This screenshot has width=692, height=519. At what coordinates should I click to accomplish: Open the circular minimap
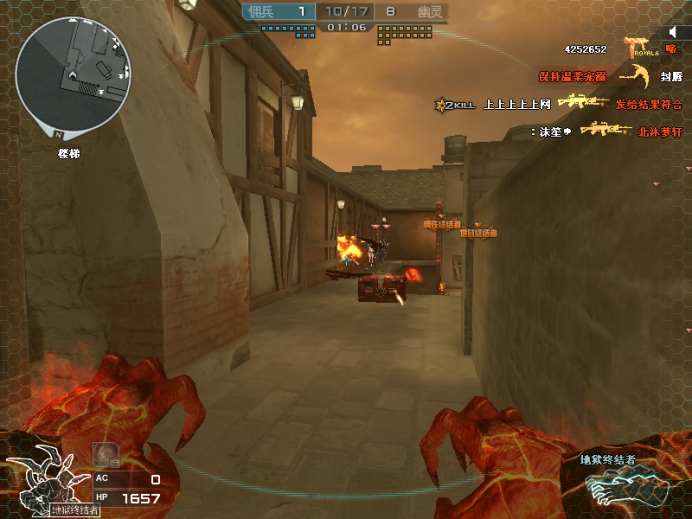[x=72, y=71]
